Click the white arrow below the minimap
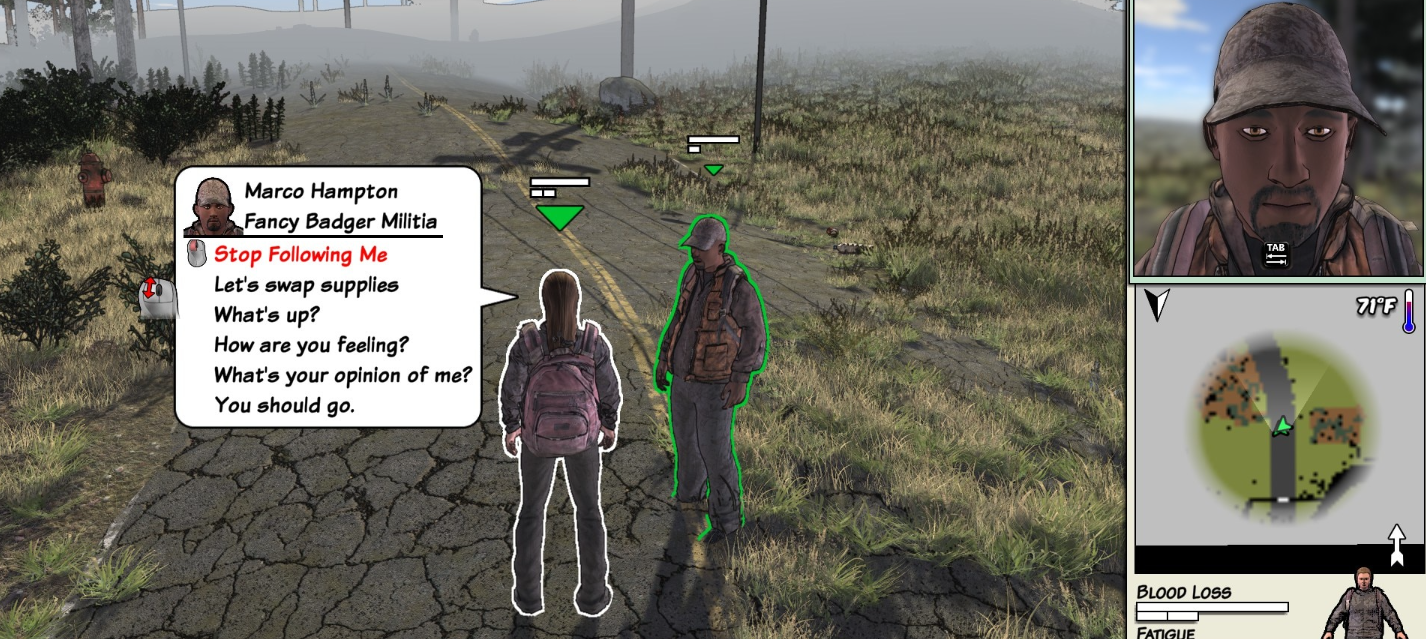The width and height of the screenshot is (1426, 639). tap(1397, 543)
